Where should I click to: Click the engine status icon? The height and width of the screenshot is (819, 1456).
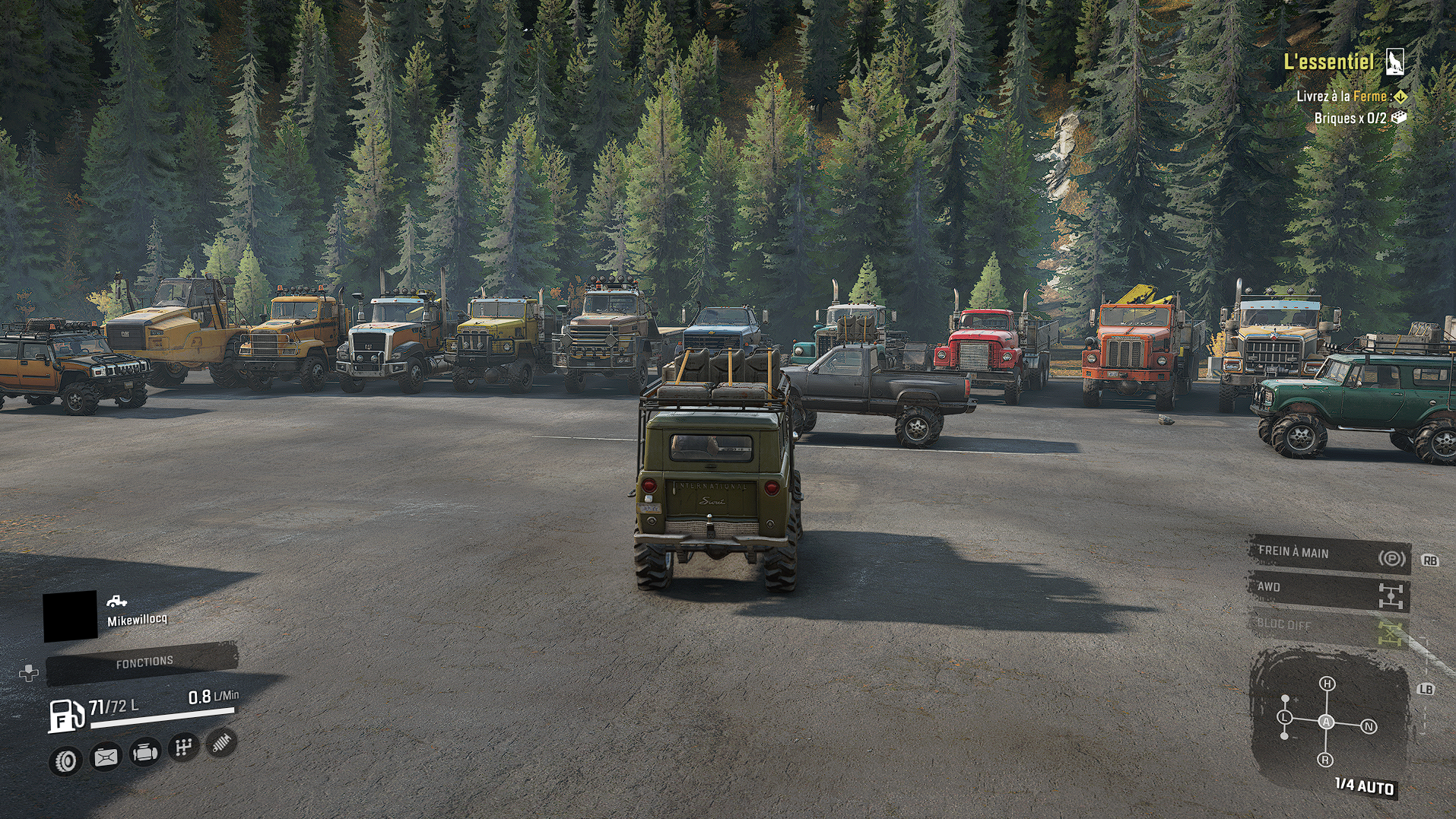tap(144, 753)
